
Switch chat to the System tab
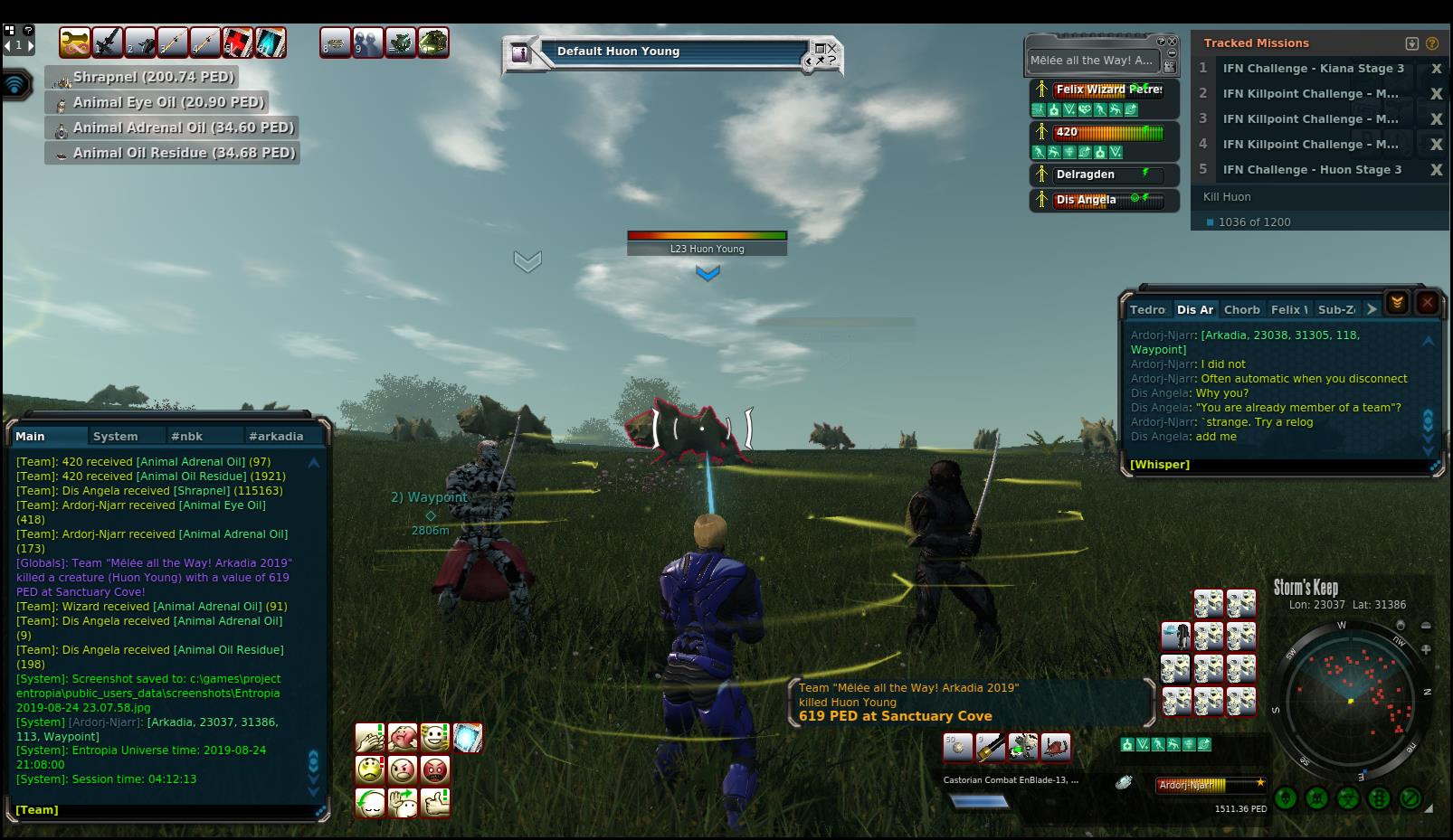(115, 436)
